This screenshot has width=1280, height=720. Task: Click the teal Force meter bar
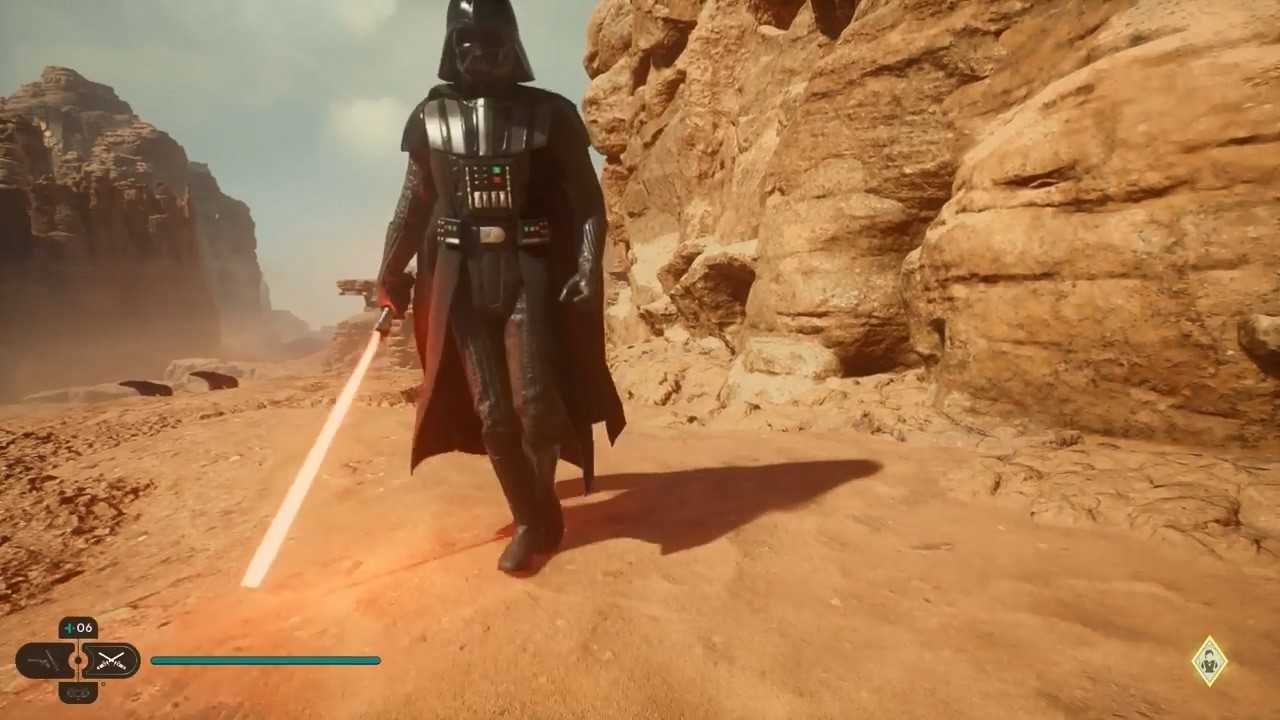(265, 660)
